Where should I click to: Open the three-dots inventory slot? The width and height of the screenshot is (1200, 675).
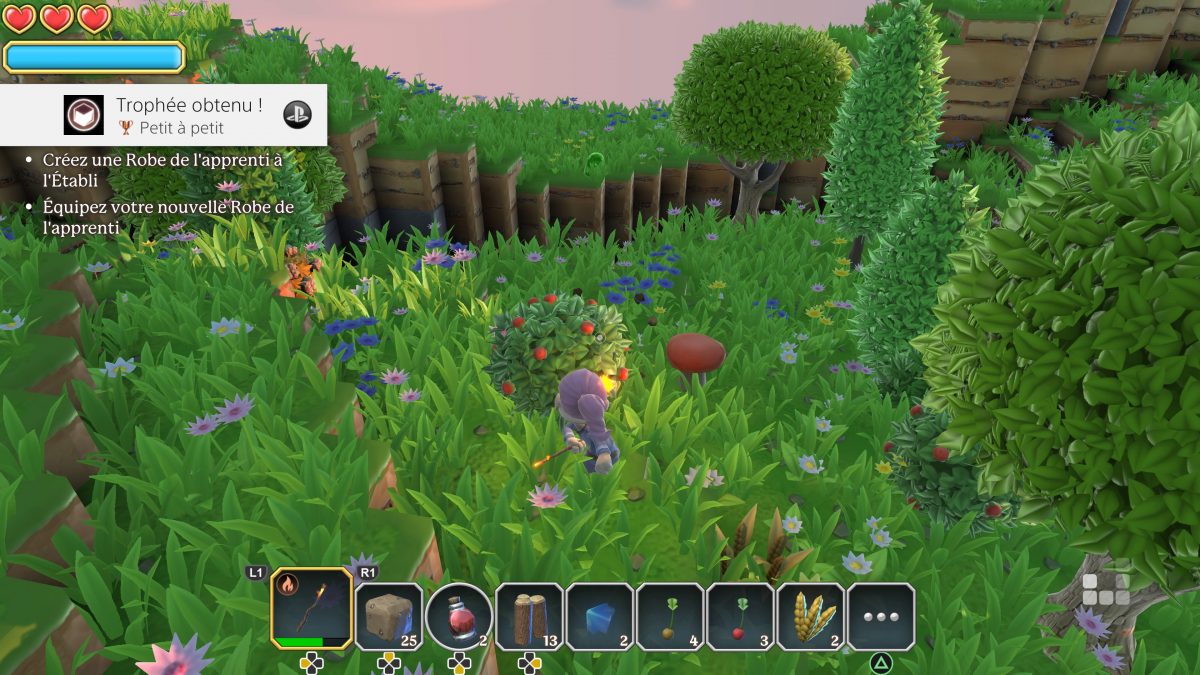point(881,617)
